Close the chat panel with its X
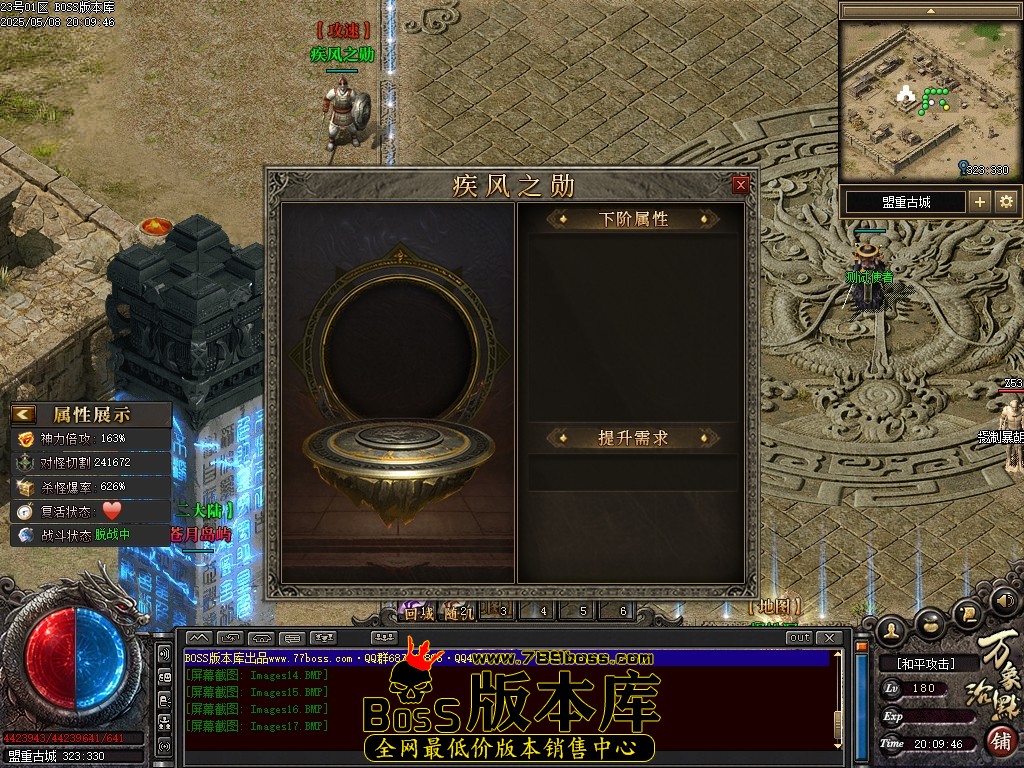This screenshot has height=768, width=1024. (829, 638)
